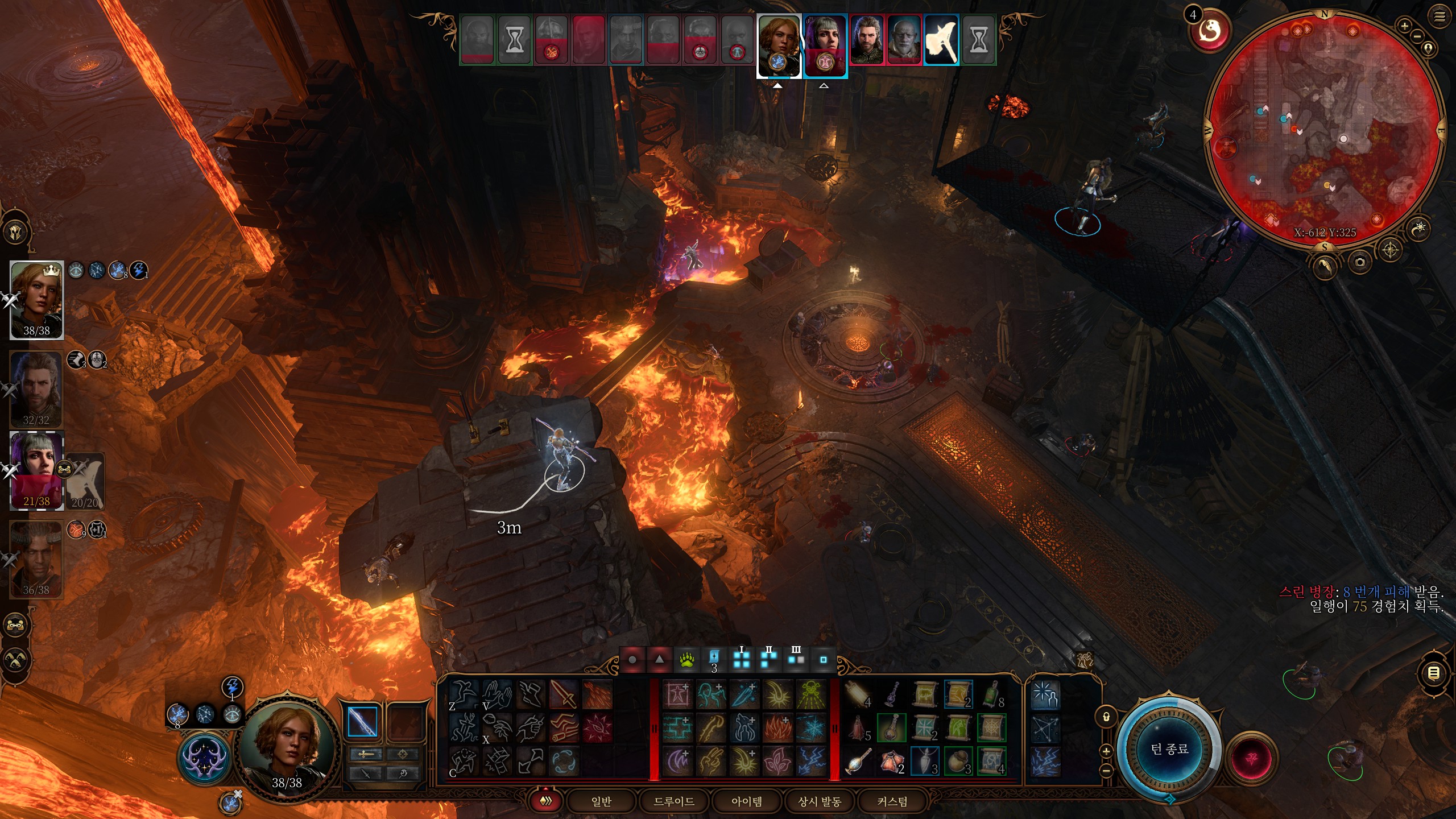This screenshot has height=819, width=1456.
Task: End the turn with the 턴 종료 button
Action: coord(1169,749)
